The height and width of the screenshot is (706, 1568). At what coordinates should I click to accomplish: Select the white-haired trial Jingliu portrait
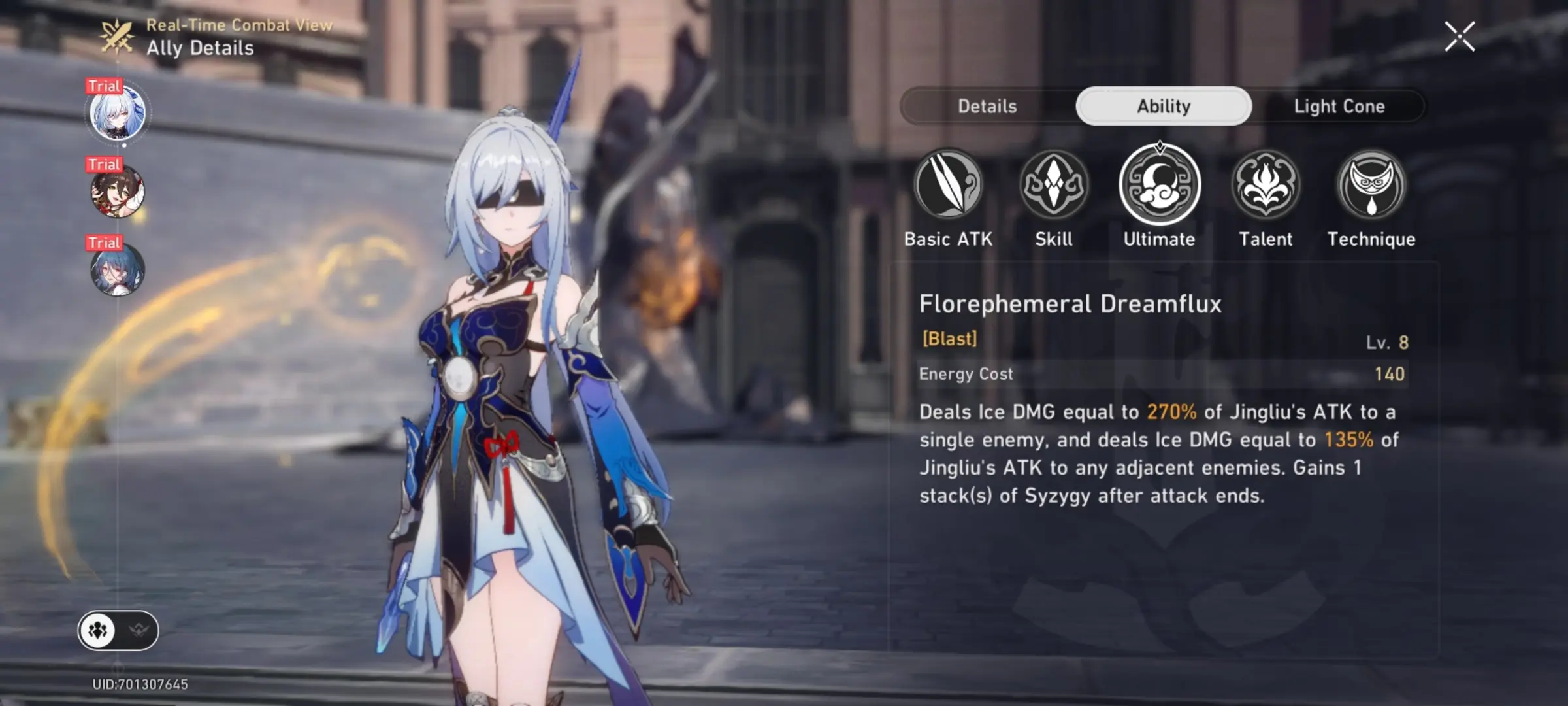(118, 113)
